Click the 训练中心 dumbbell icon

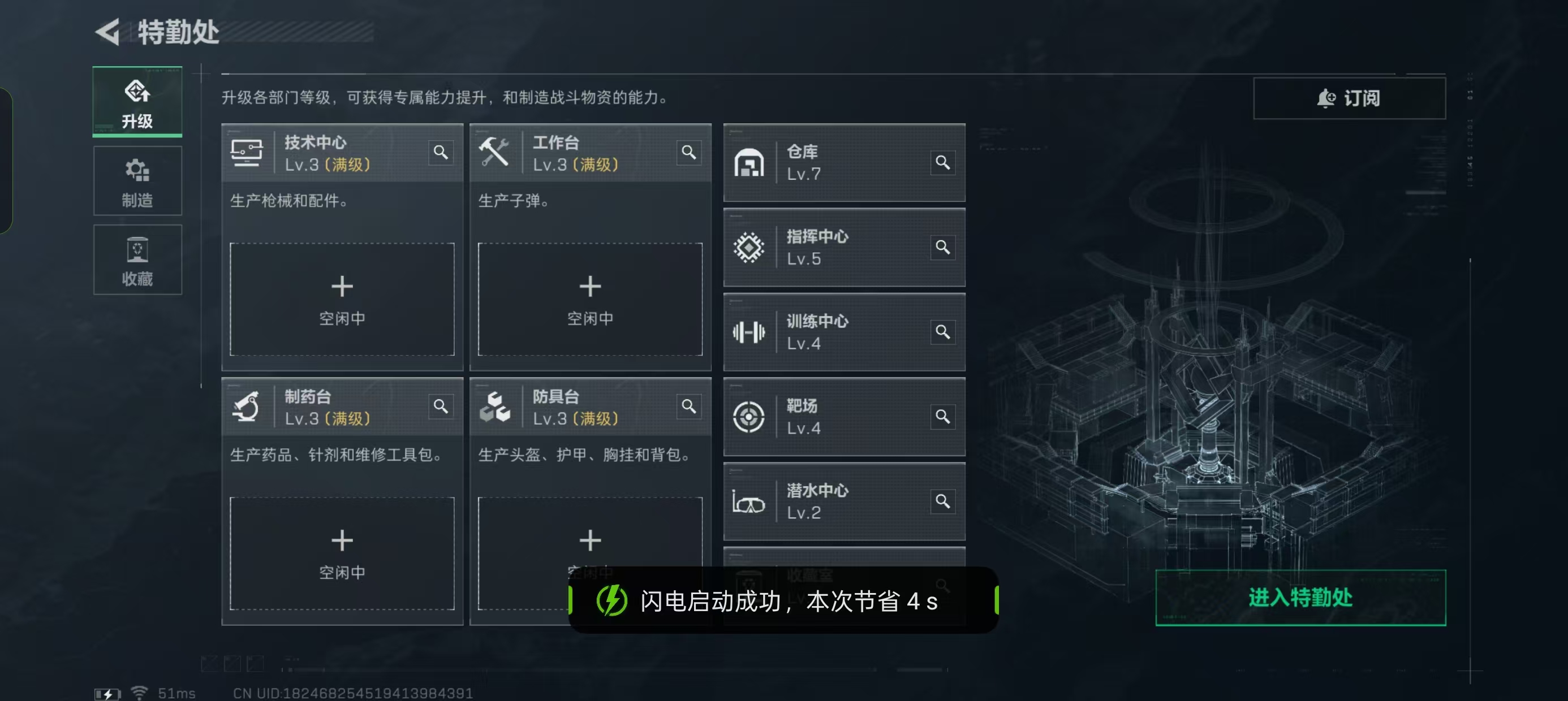[x=749, y=332]
